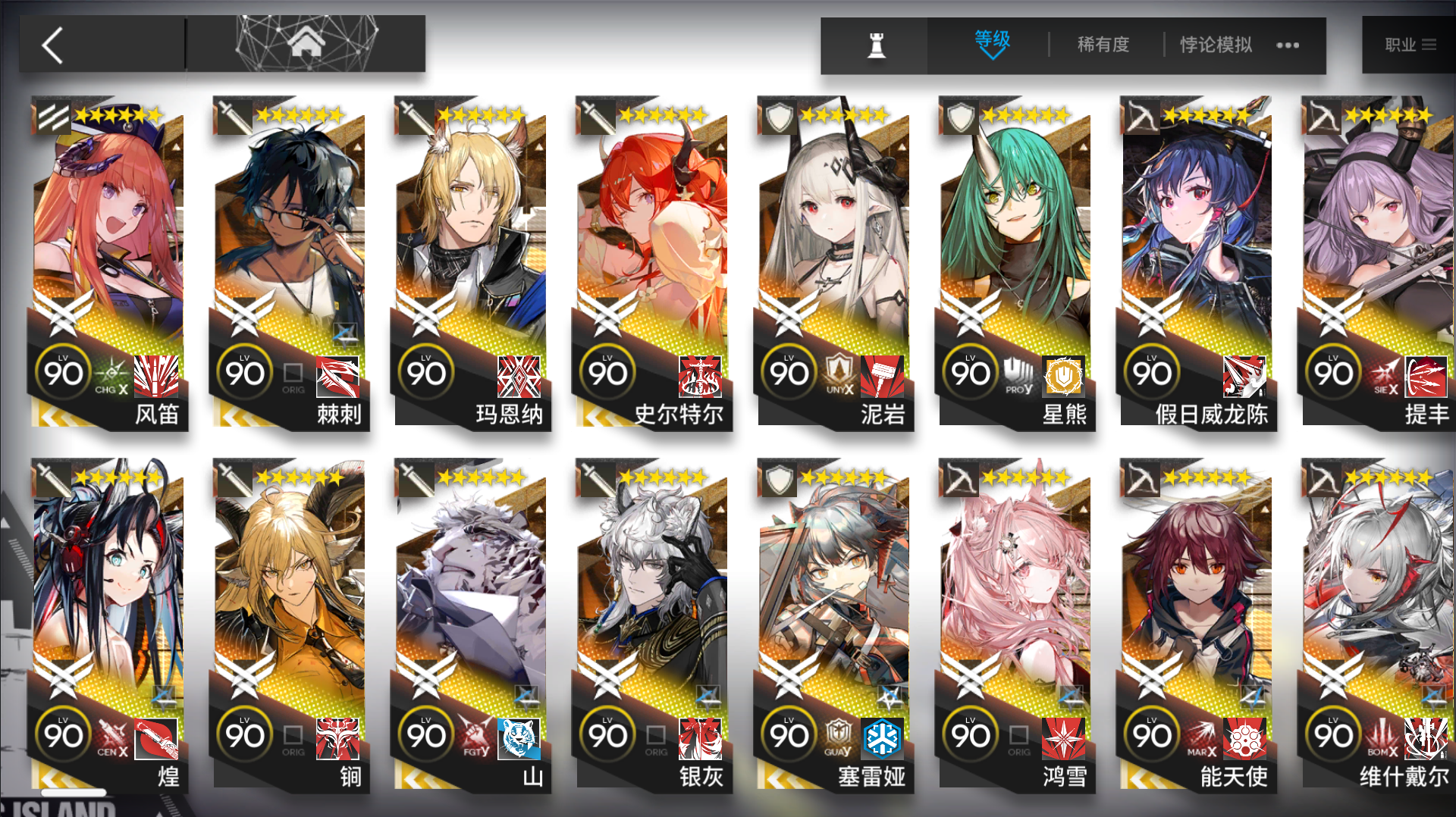This screenshot has width=1456, height=817.
Task: Open 星熊's yellow module icon
Action: 1063,377
